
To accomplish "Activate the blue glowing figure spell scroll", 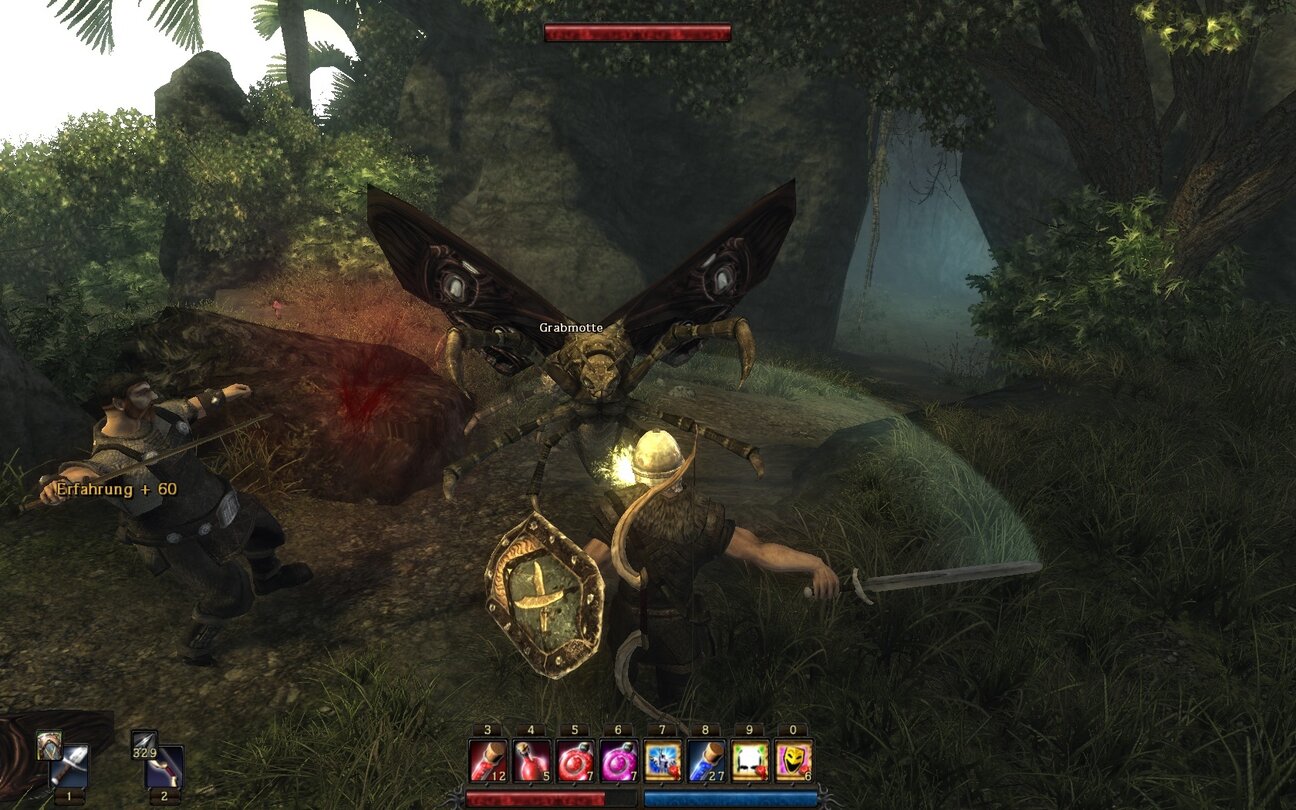I will click(662, 761).
